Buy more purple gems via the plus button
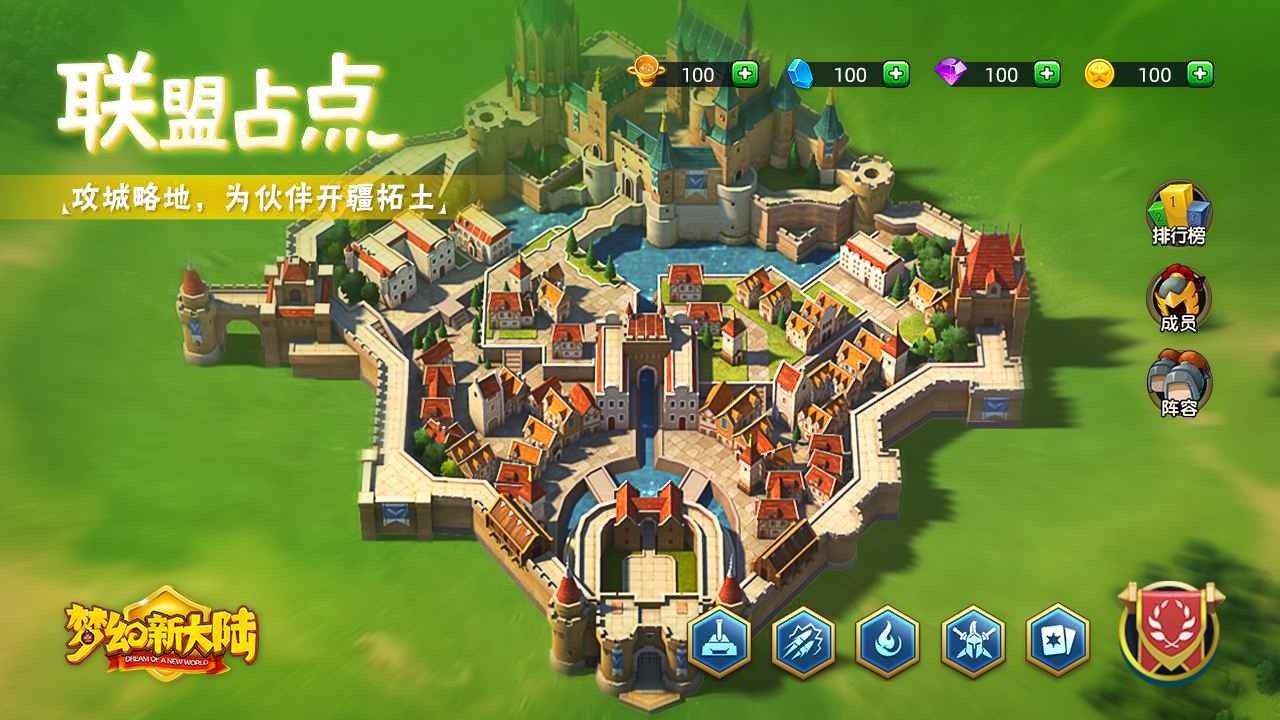Screen dimensions: 1280x720 click(1047, 74)
